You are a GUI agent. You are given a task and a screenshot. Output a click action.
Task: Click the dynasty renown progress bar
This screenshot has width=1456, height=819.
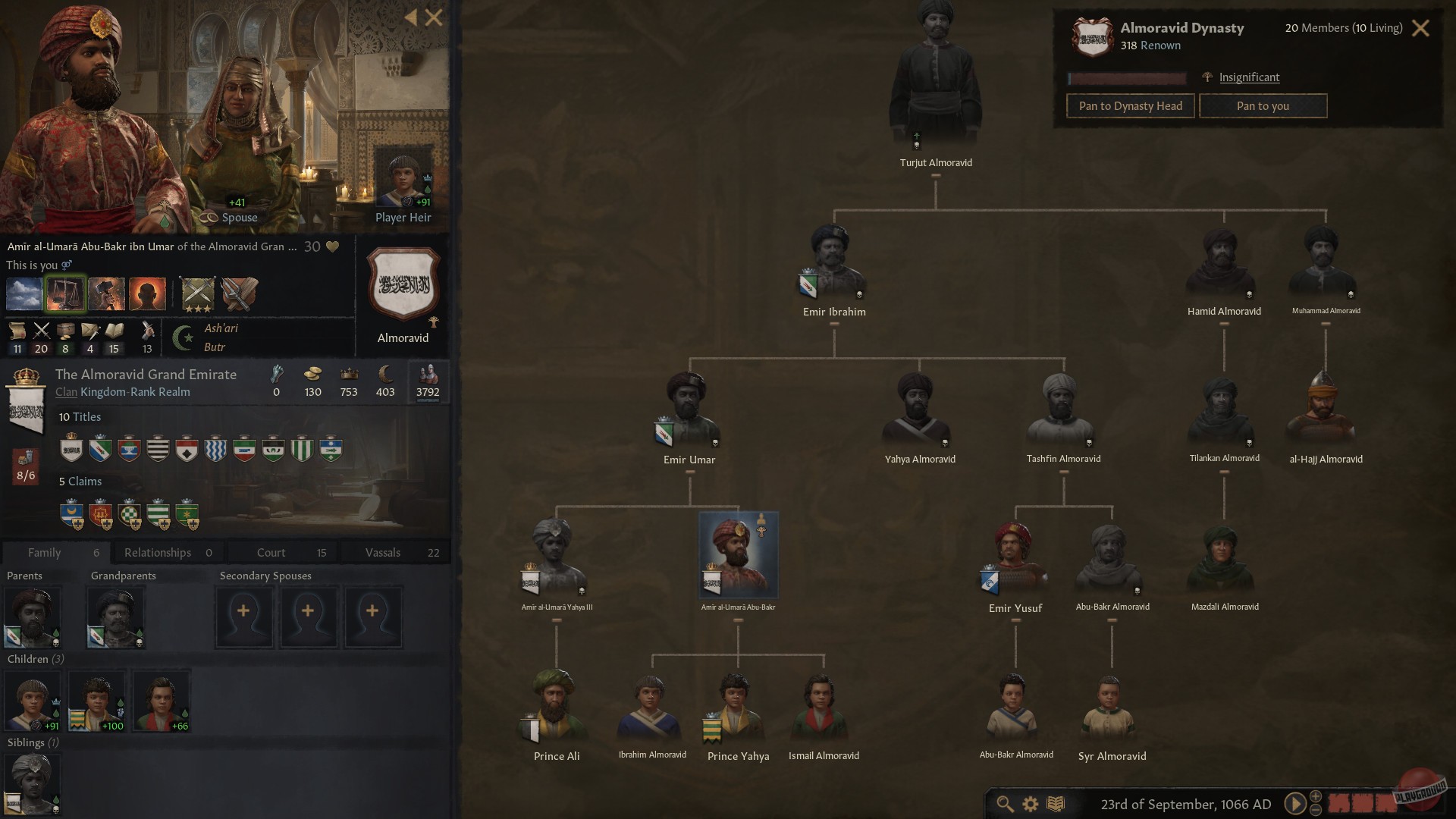click(x=1128, y=78)
